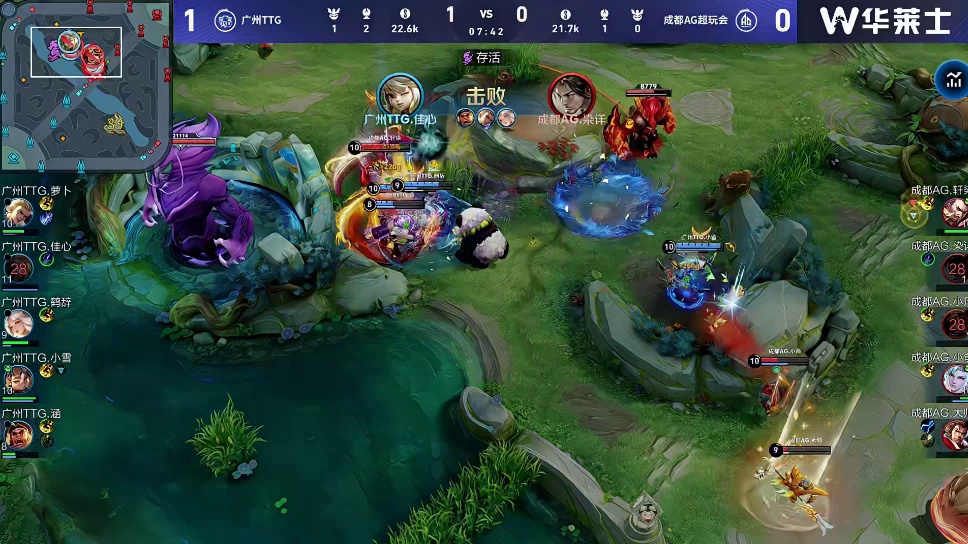968x544 pixels.
Task: Click the 广州TTG team logo
Action: click(x=225, y=20)
